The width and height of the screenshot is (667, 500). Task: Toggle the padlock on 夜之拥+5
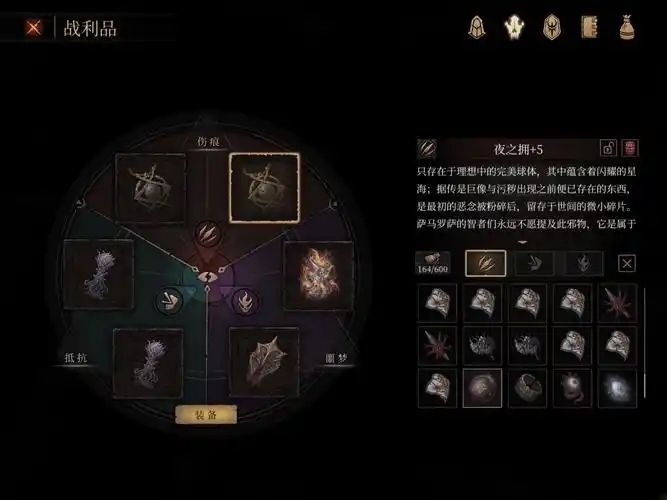click(x=607, y=148)
